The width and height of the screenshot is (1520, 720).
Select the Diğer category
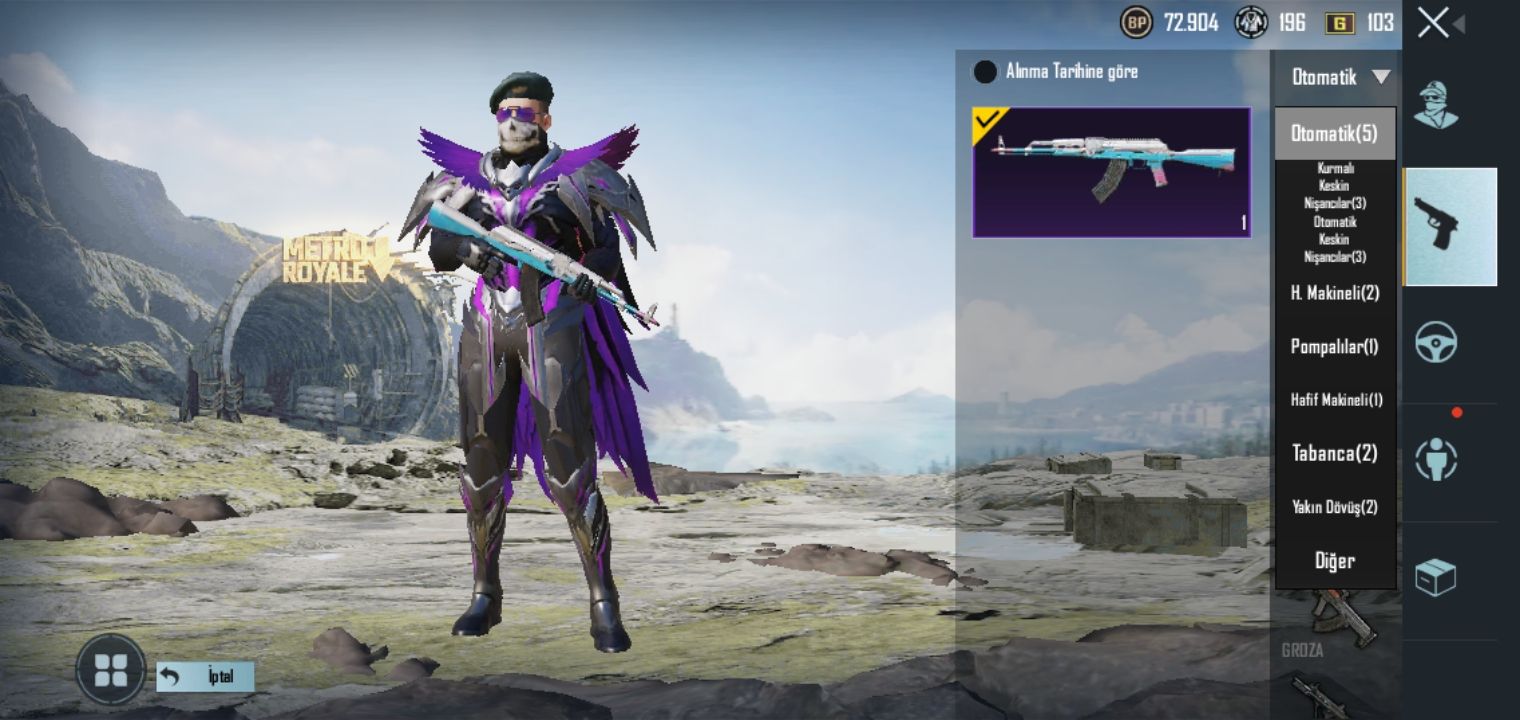pyautogui.click(x=1334, y=561)
